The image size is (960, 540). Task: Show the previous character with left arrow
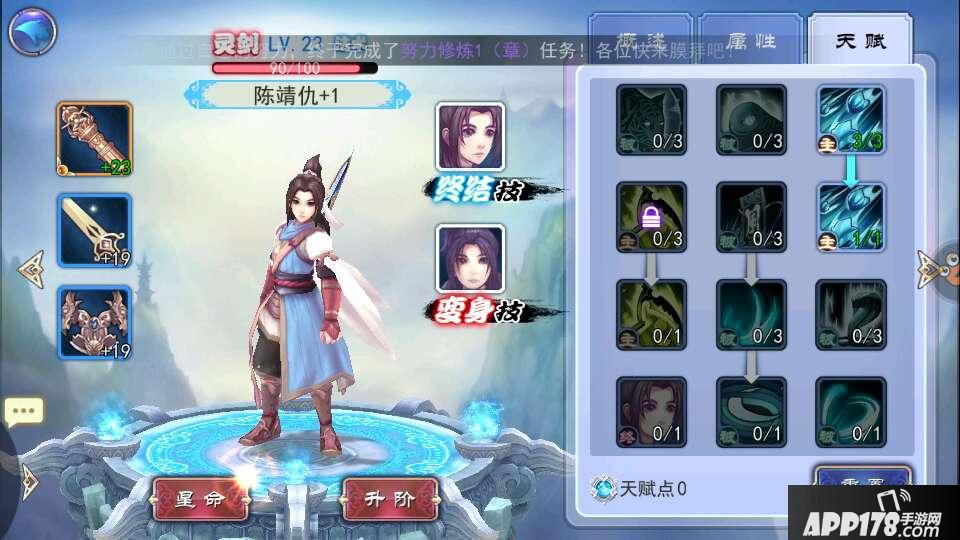click(30, 269)
